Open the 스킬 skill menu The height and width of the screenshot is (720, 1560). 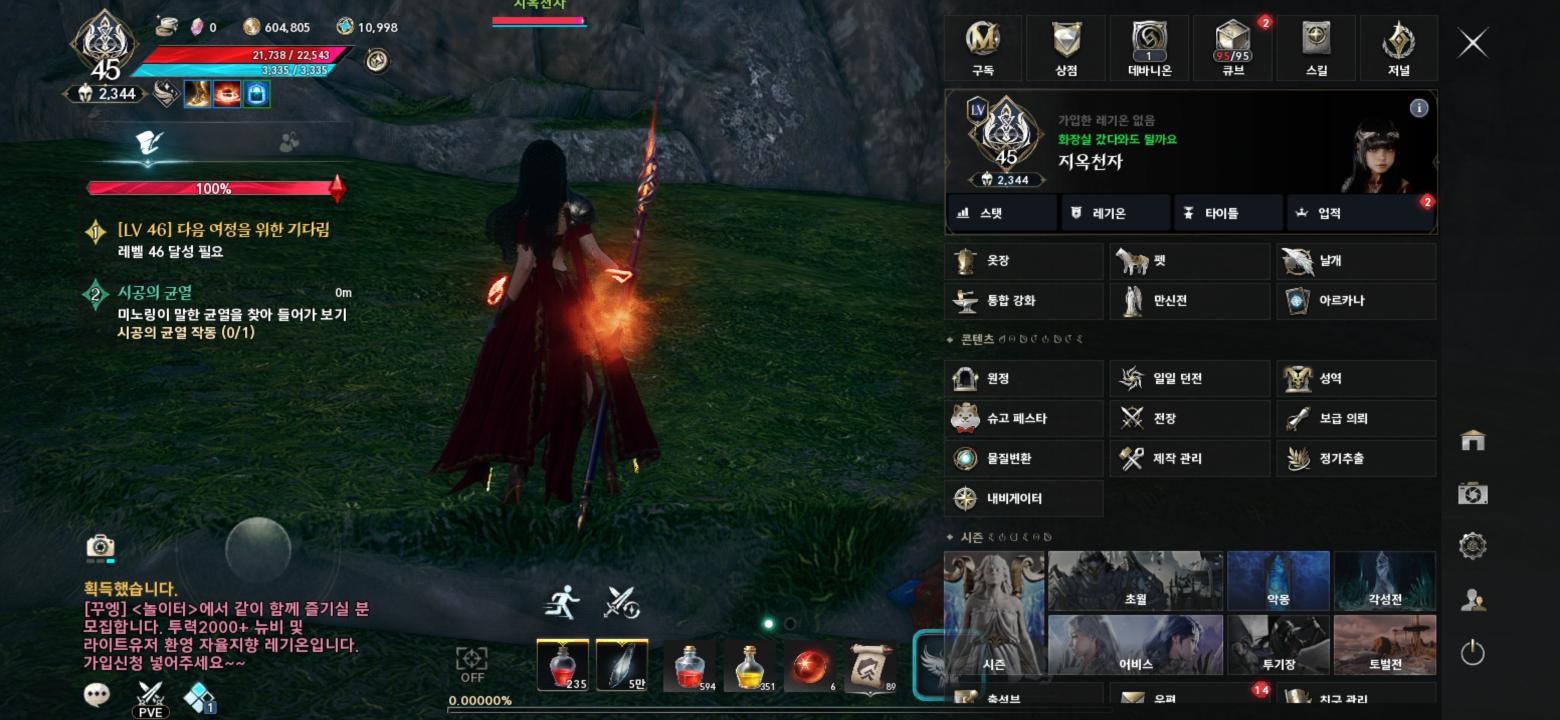click(x=1316, y=48)
